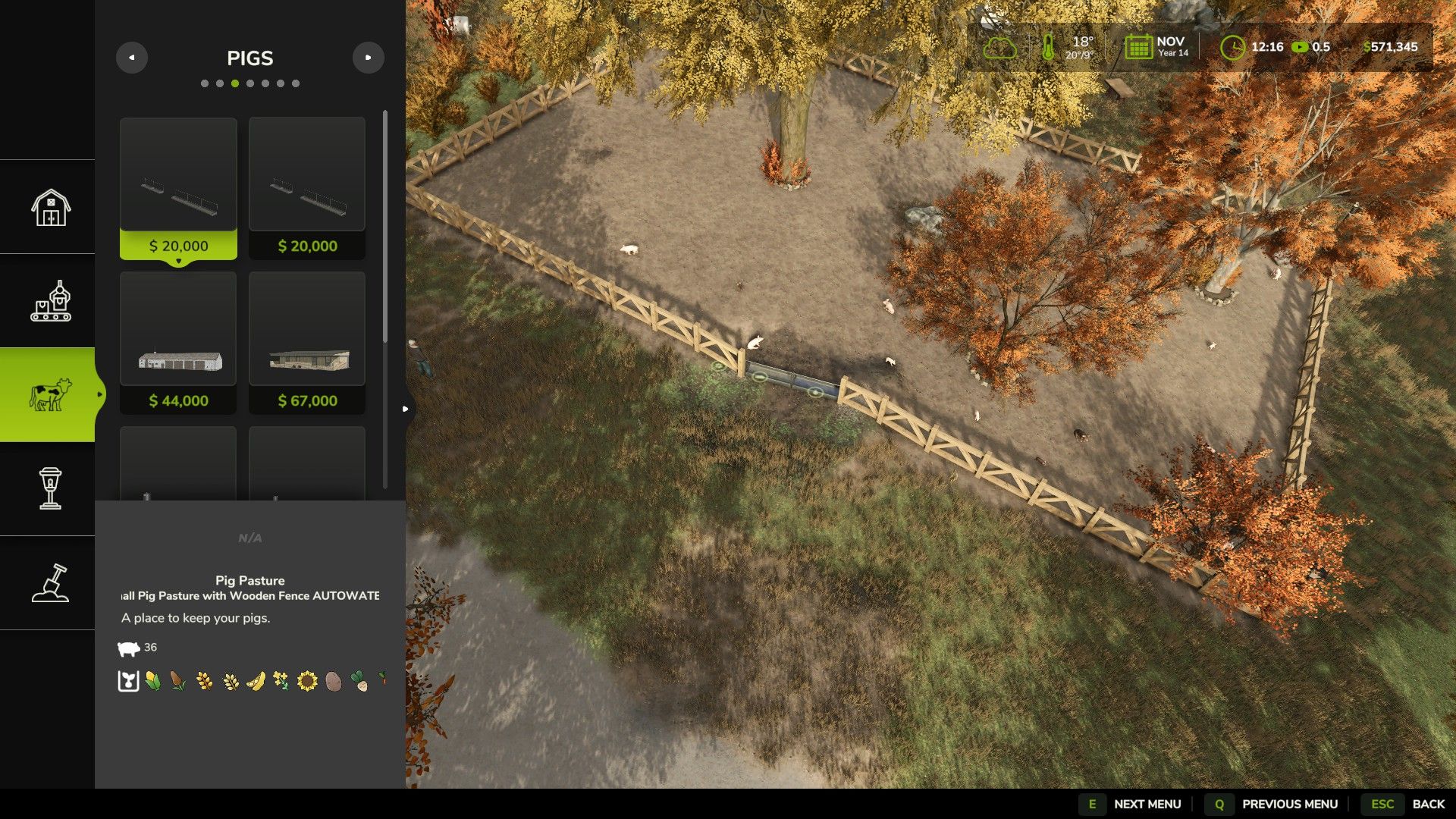
Task: Pick the $67,000 pig barn
Action: point(307,343)
